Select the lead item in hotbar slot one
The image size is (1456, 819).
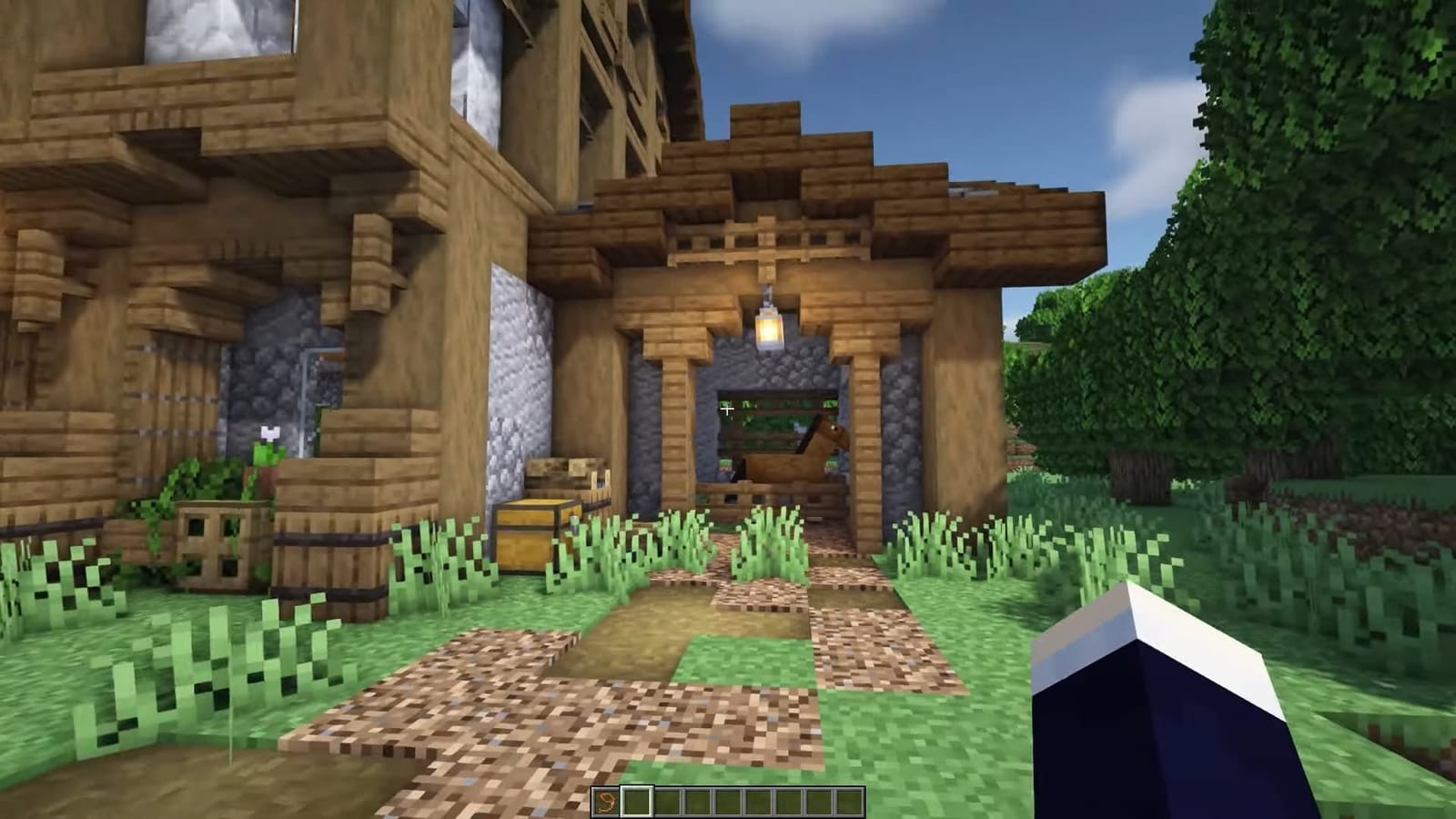pyautogui.click(x=605, y=799)
